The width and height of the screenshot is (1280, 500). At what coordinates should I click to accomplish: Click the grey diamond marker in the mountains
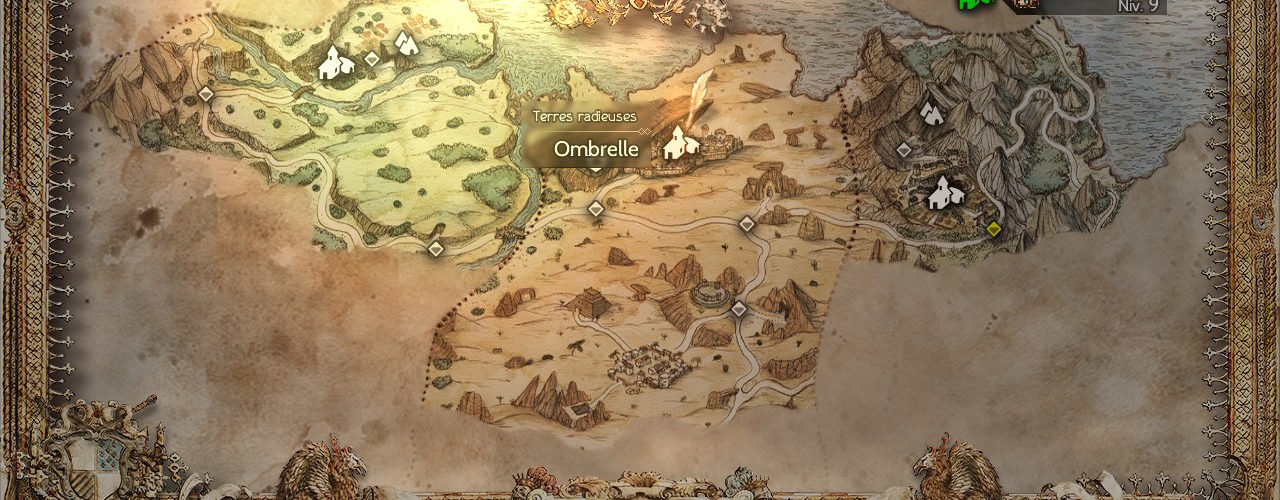[904, 150]
